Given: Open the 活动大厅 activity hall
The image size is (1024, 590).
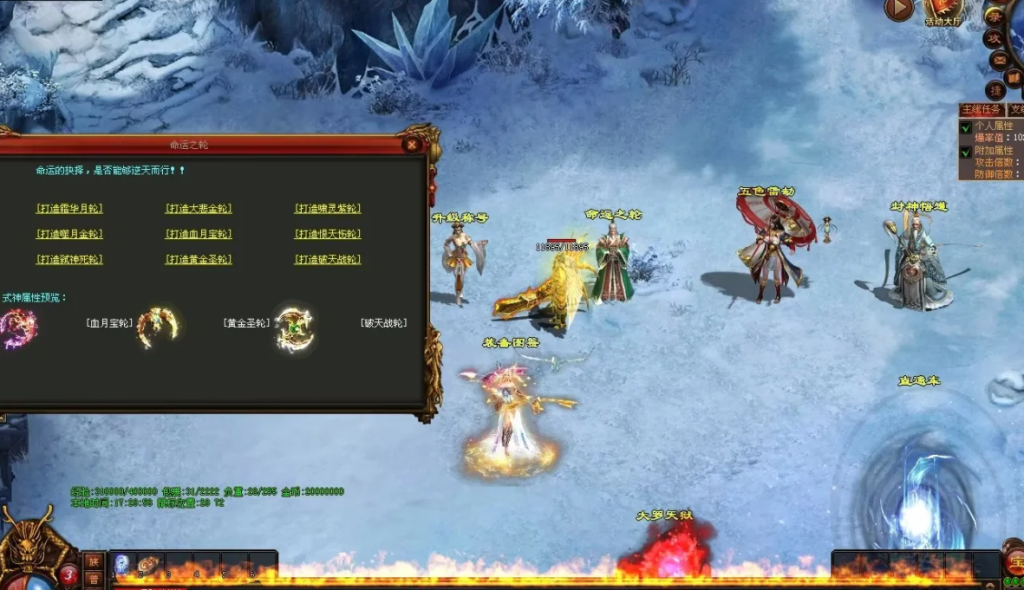Looking at the screenshot, I should [944, 12].
